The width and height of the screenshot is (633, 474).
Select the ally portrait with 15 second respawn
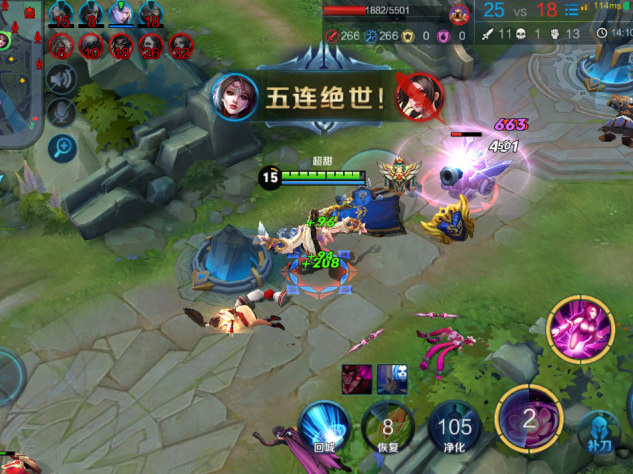click(x=62, y=14)
